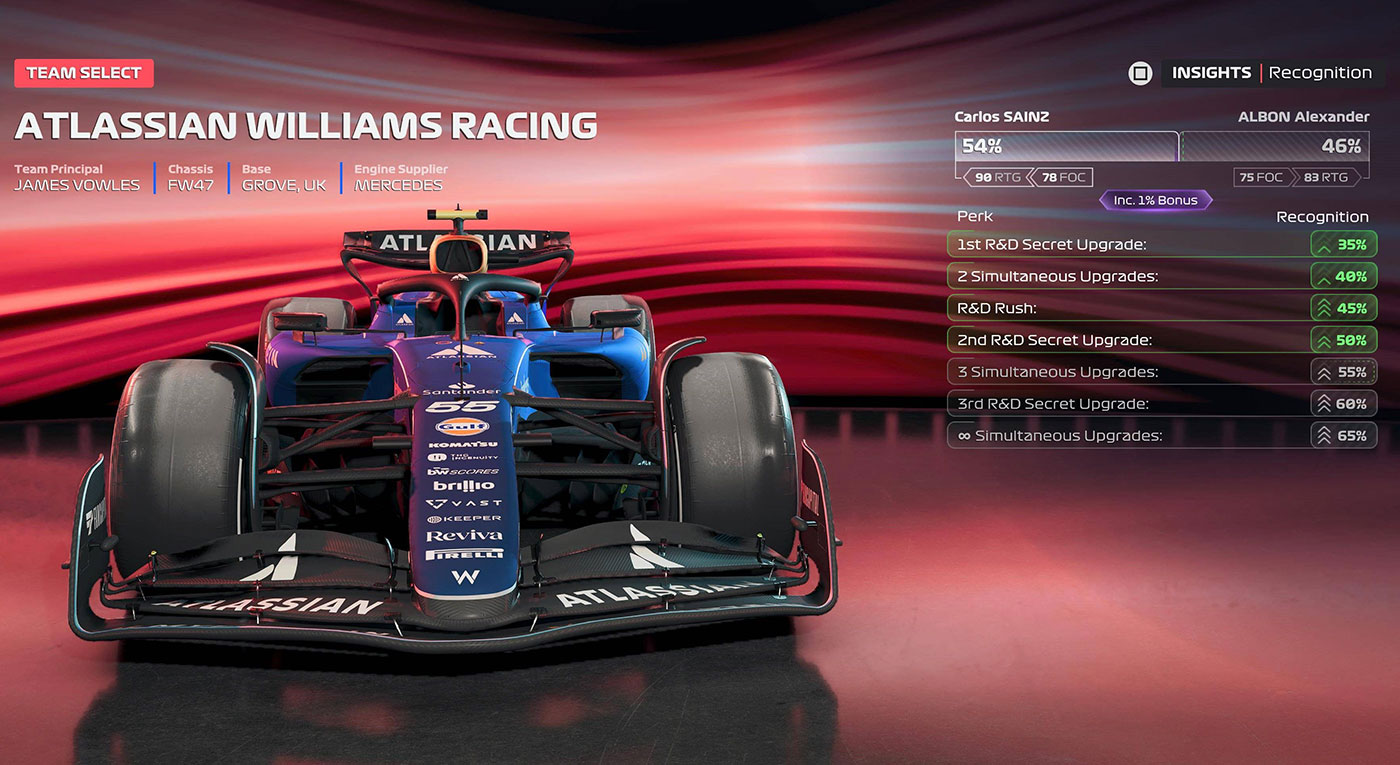The height and width of the screenshot is (765, 1400).
Task: Select the 1st R&D Secret Upgrade perk row
Action: [x=1160, y=244]
